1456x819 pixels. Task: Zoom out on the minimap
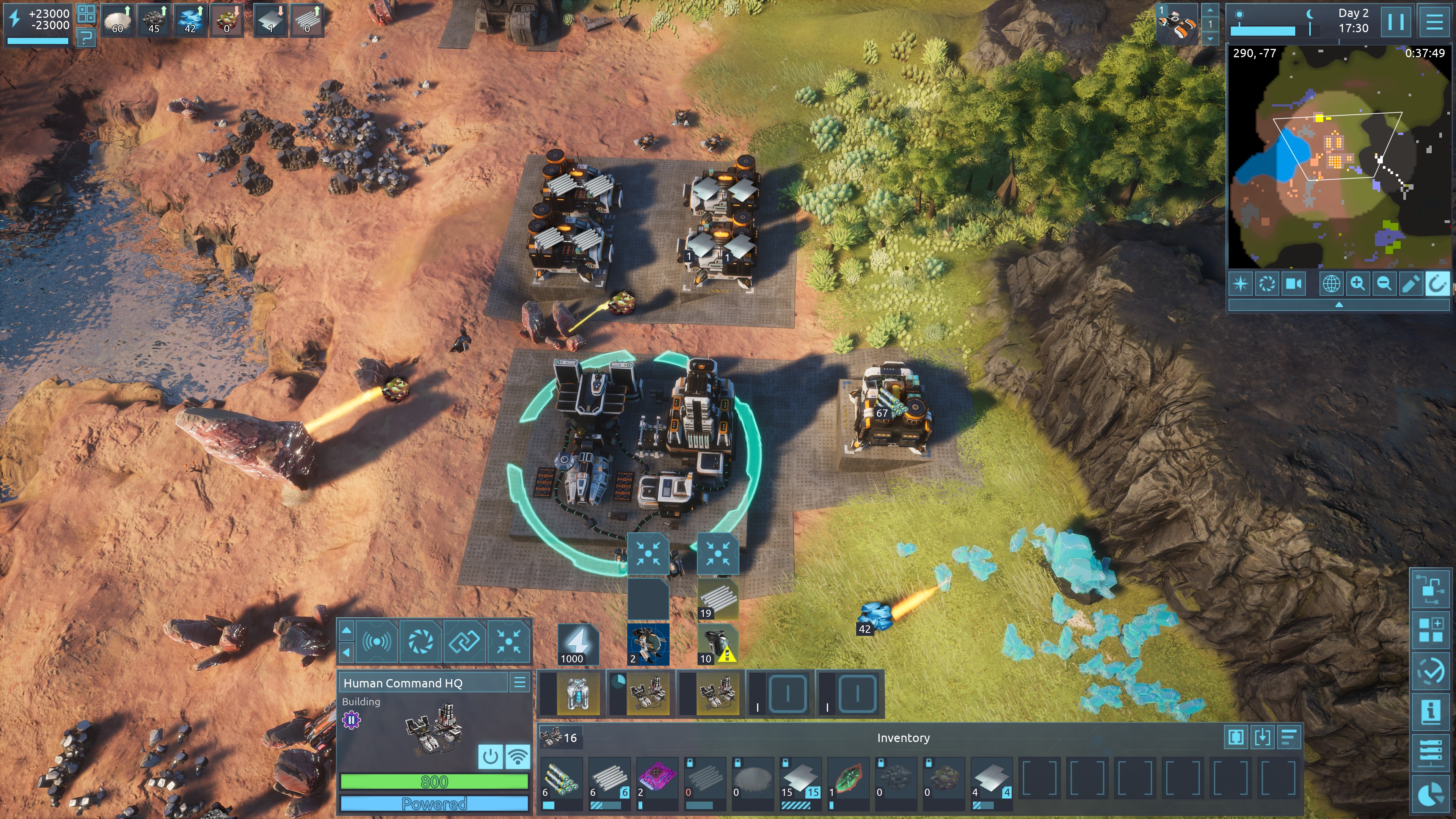(1384, 283)
